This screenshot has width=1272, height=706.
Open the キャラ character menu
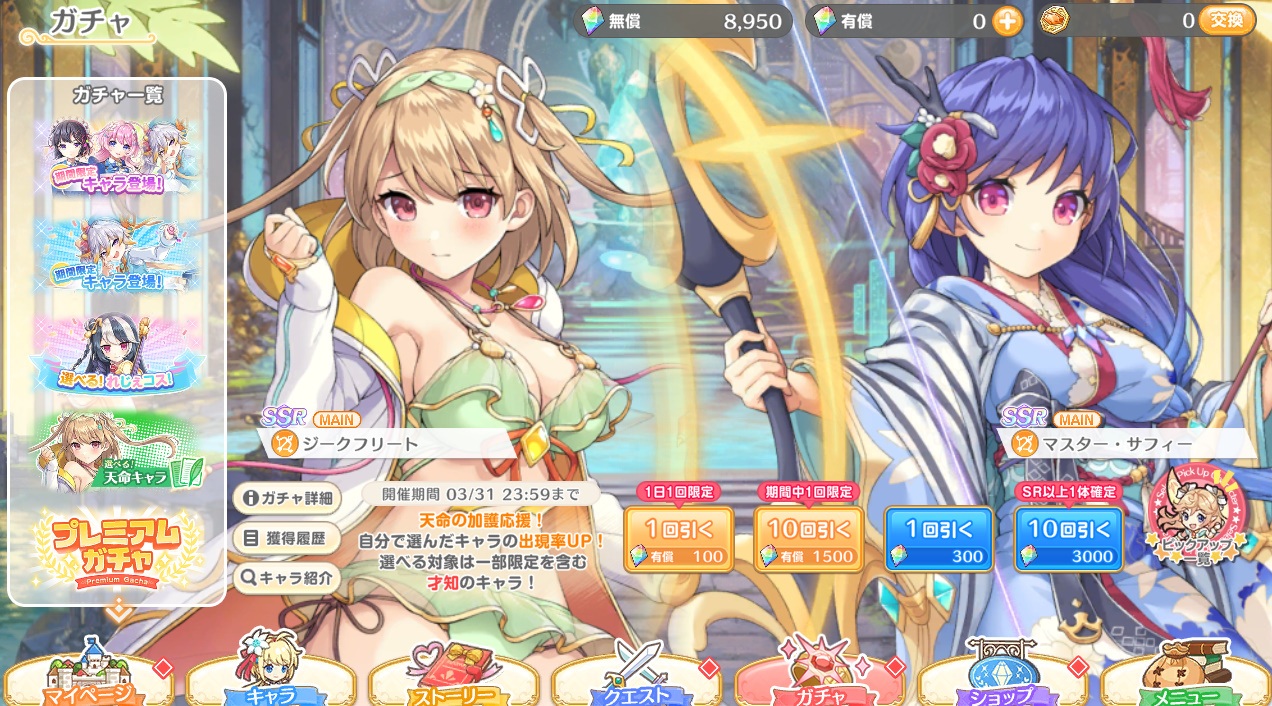(x=270, y=681)
